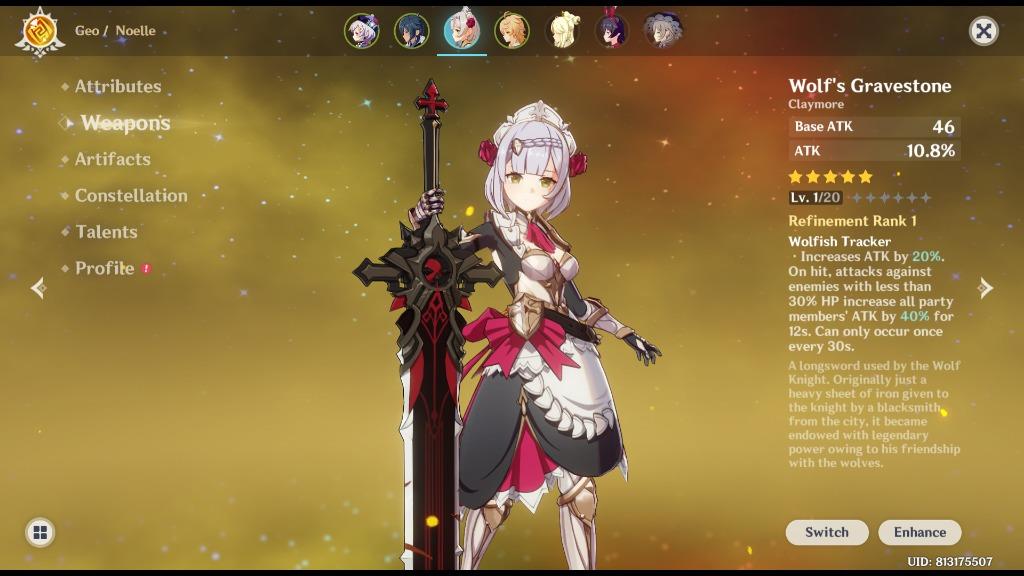The width and height of the screenshot is (1024, 576).
Task: Select the first portrait with white hair and hat
Action: point(361,31)
